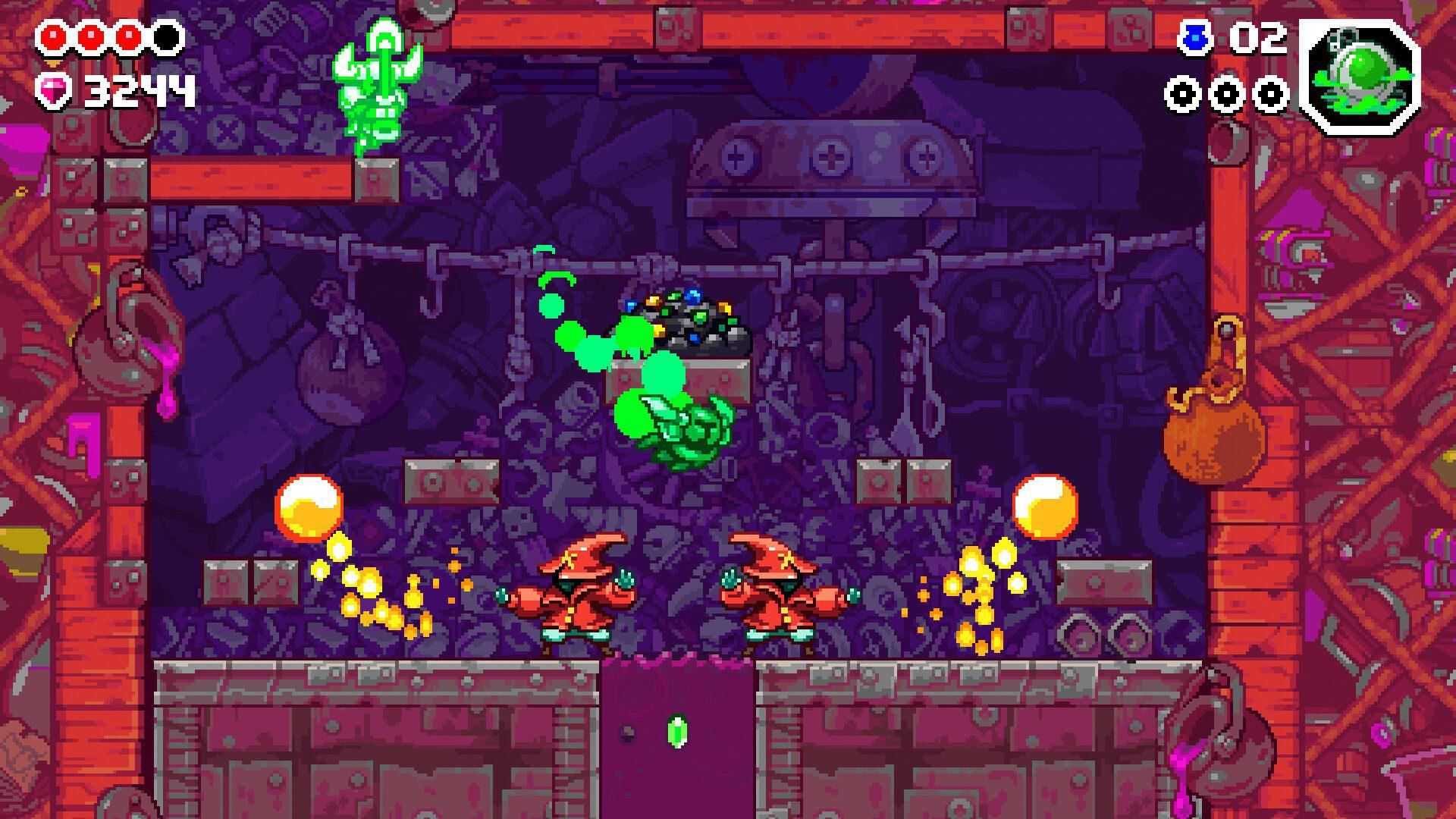This screenshot has width=1456, height=819.
Task: Click the orange fireball on the left
Action: [x=306, y=507]
